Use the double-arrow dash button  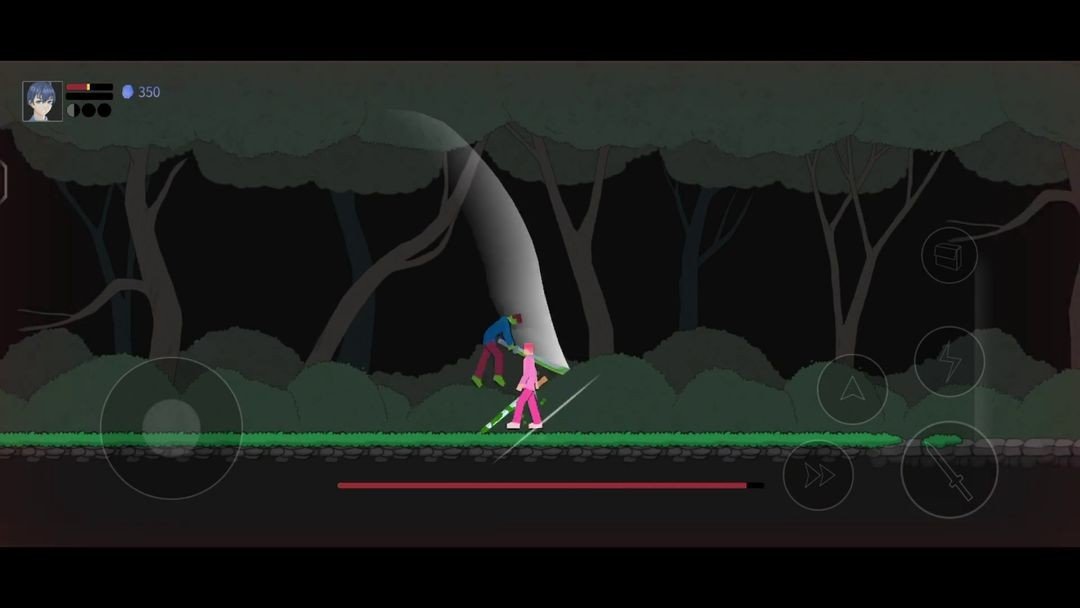pos(818,476)
